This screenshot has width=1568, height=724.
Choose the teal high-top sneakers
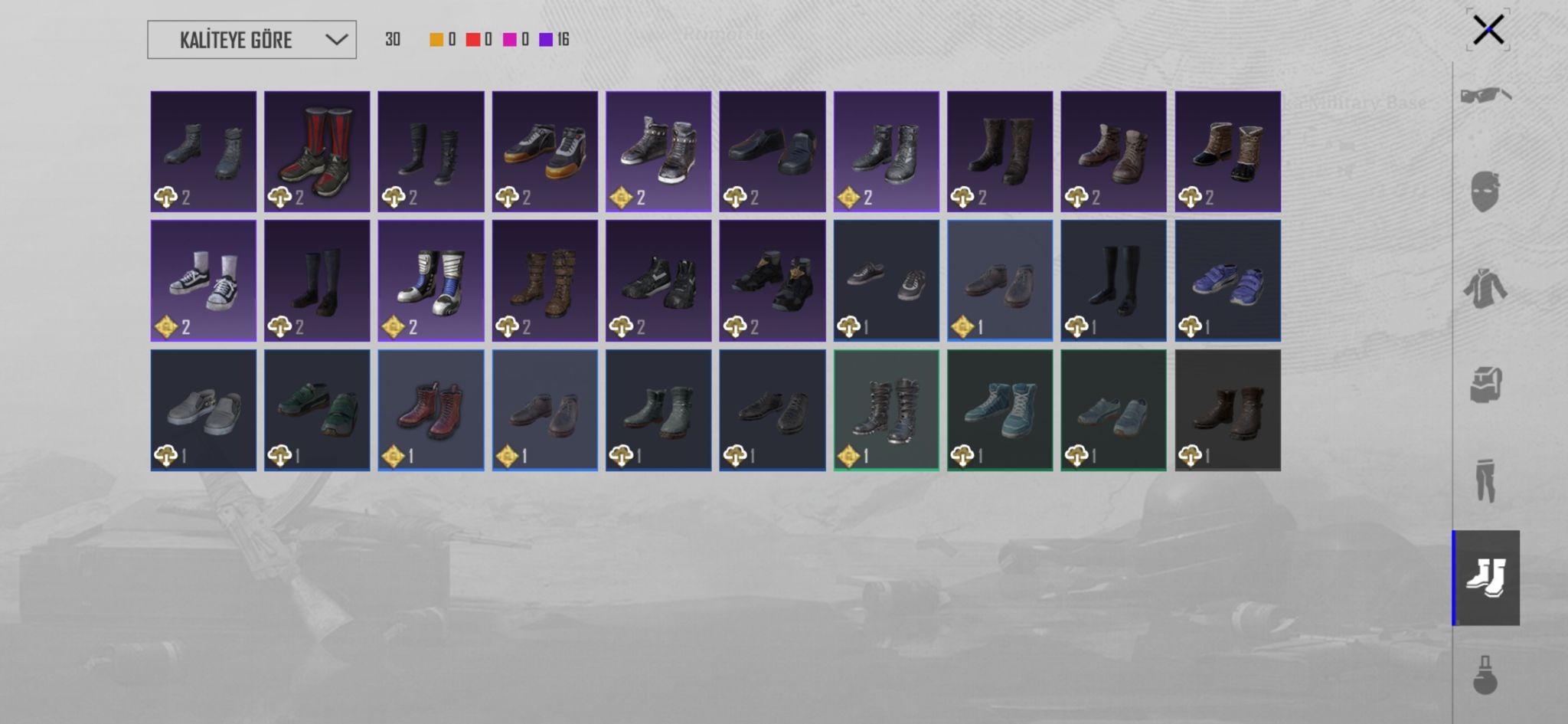pyautogui.click(x=1000, y=410)
